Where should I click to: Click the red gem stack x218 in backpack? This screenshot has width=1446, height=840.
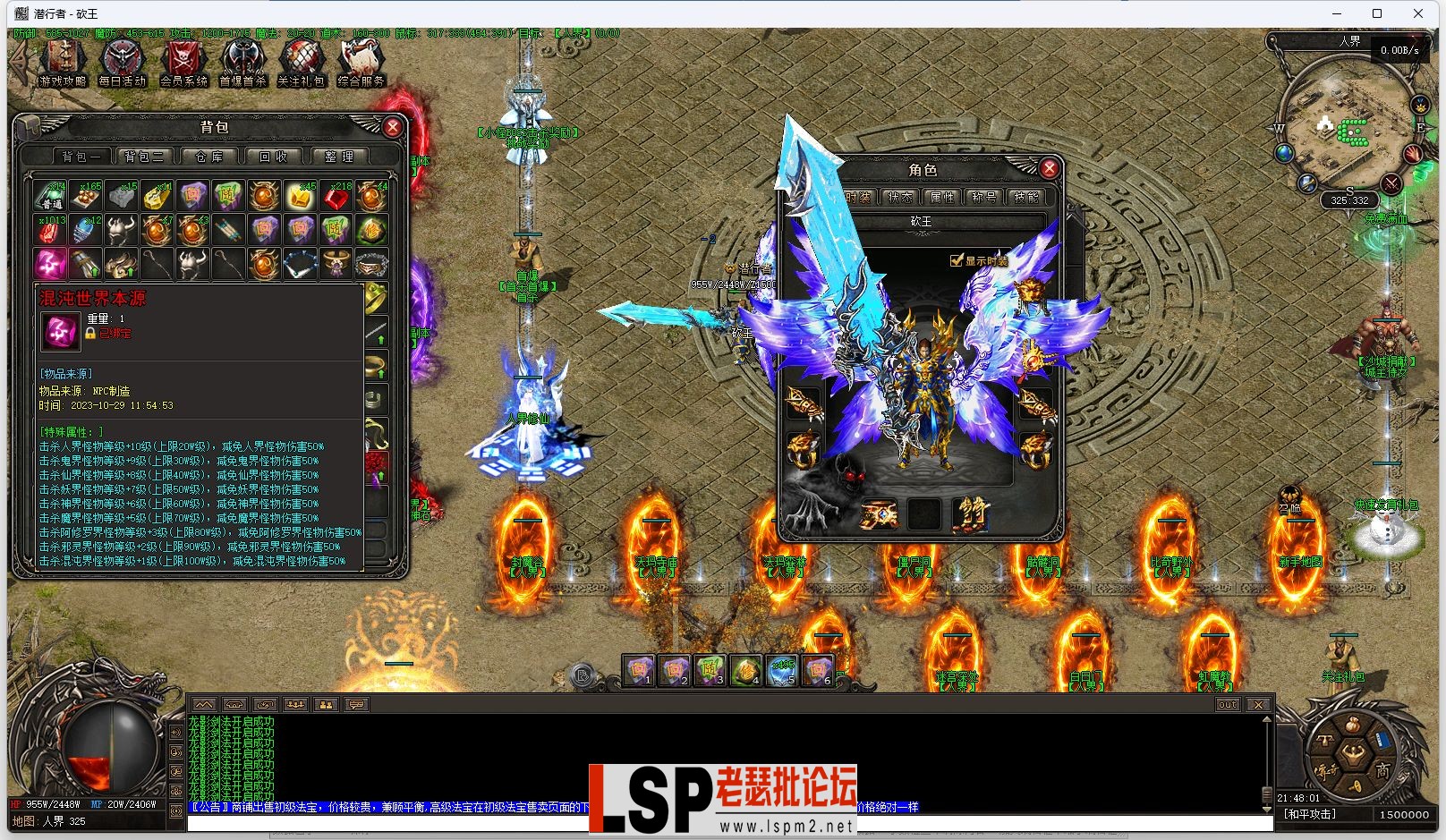coord(336,195)
